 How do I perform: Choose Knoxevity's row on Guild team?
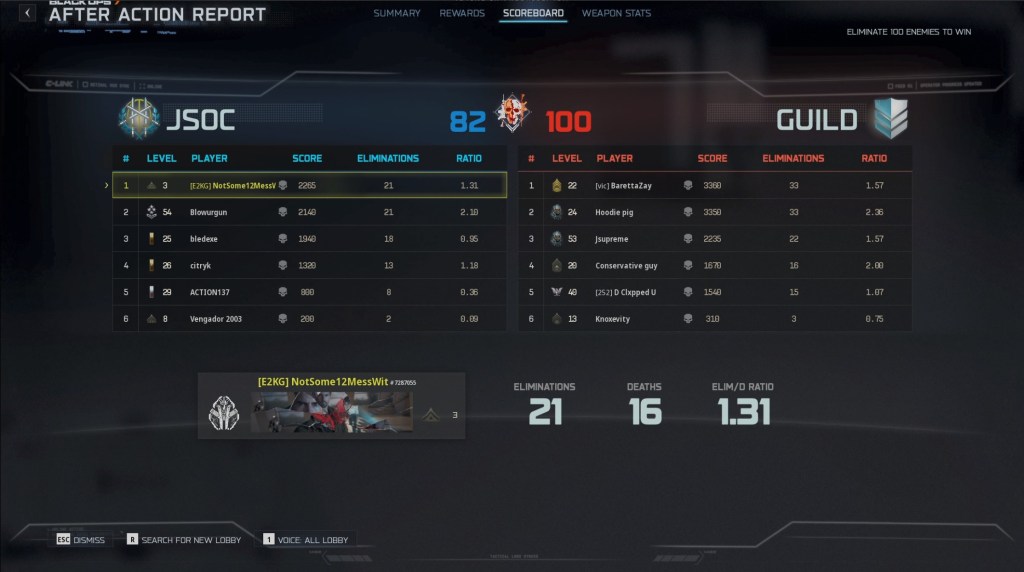715,319
